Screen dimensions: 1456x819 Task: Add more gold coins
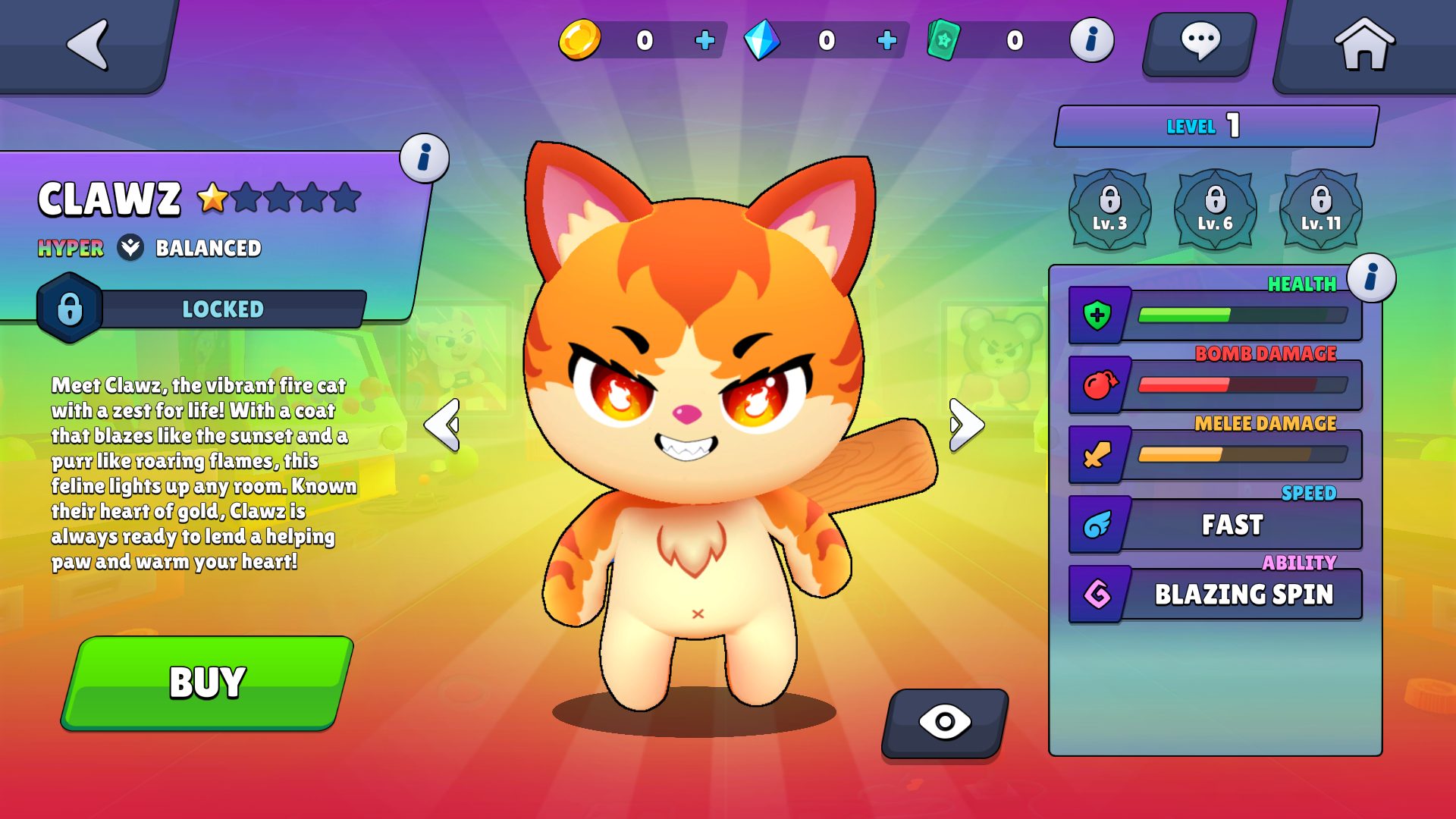tap(704, 40)
